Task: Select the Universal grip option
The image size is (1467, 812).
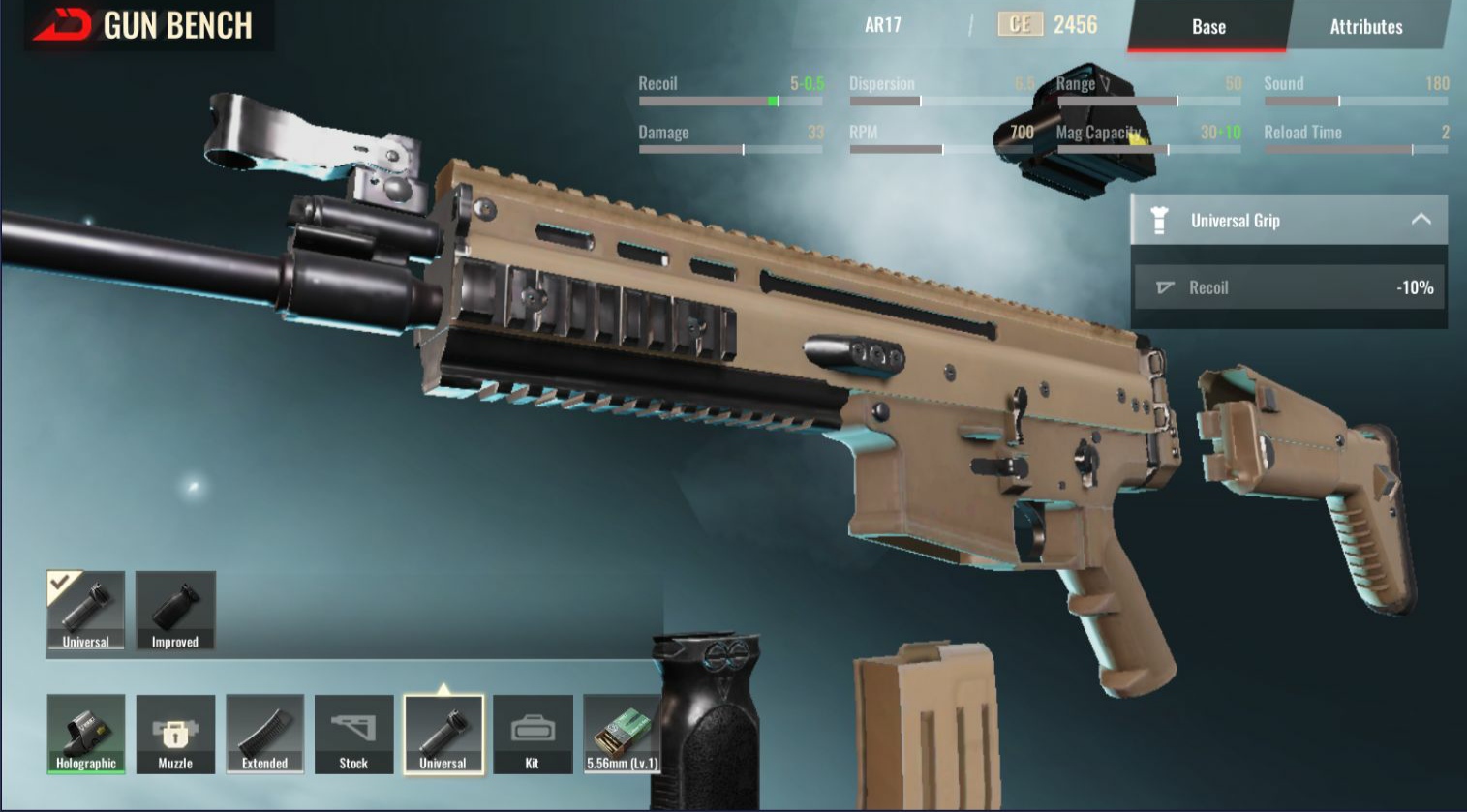Action: coord(85,610)
